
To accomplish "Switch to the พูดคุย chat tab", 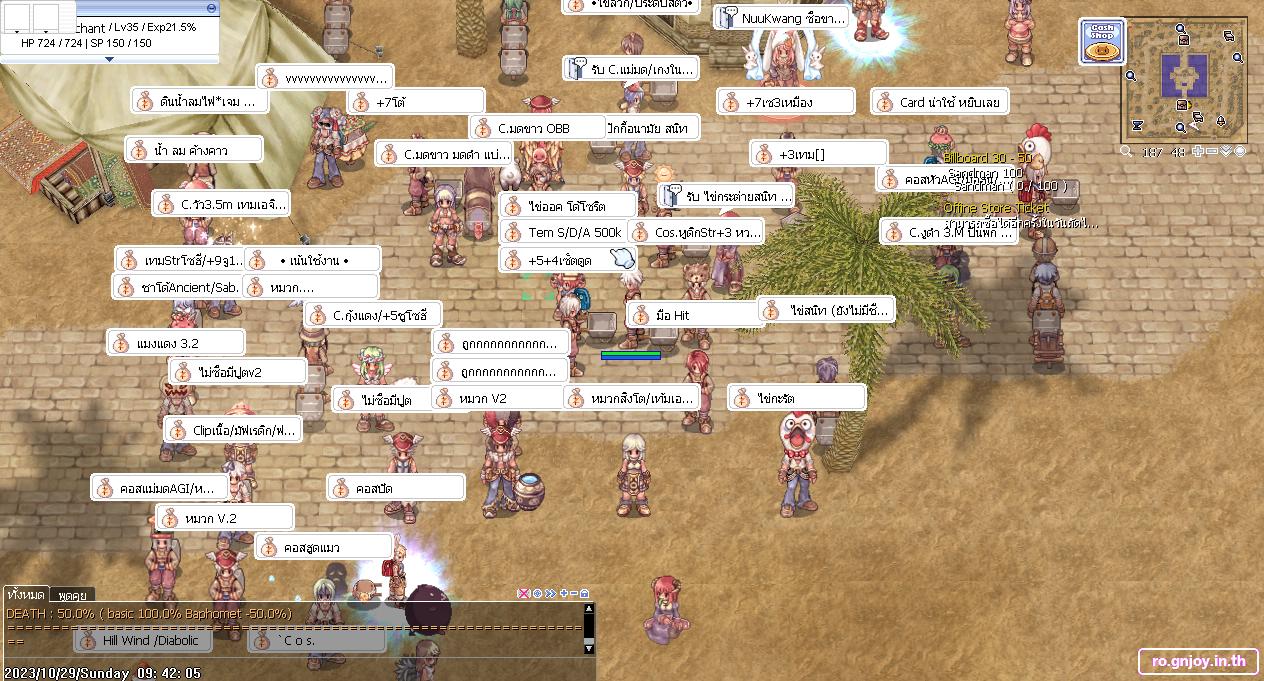I will click(71, 595).
